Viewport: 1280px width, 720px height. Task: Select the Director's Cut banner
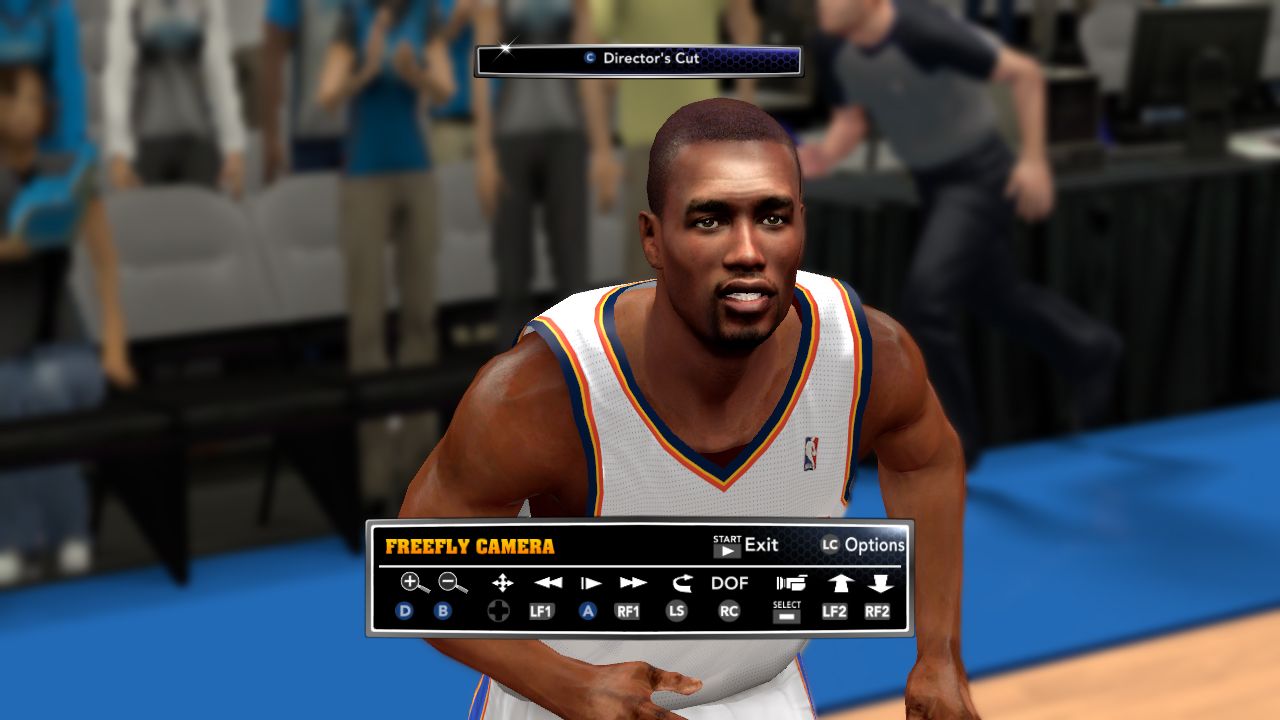tap(639, 59)
